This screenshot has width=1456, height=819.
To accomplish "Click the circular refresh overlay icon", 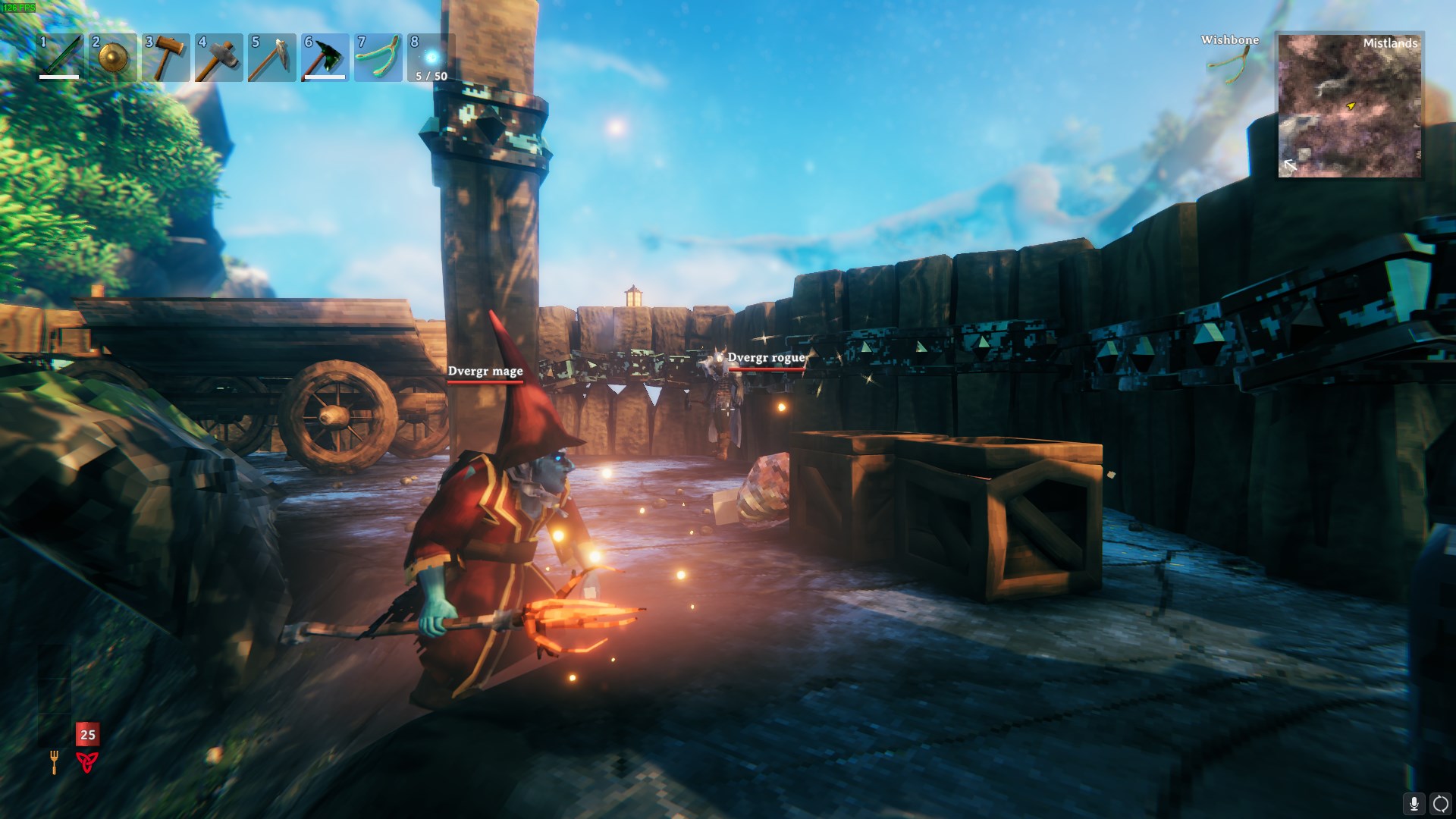I will pos(1440,804).
